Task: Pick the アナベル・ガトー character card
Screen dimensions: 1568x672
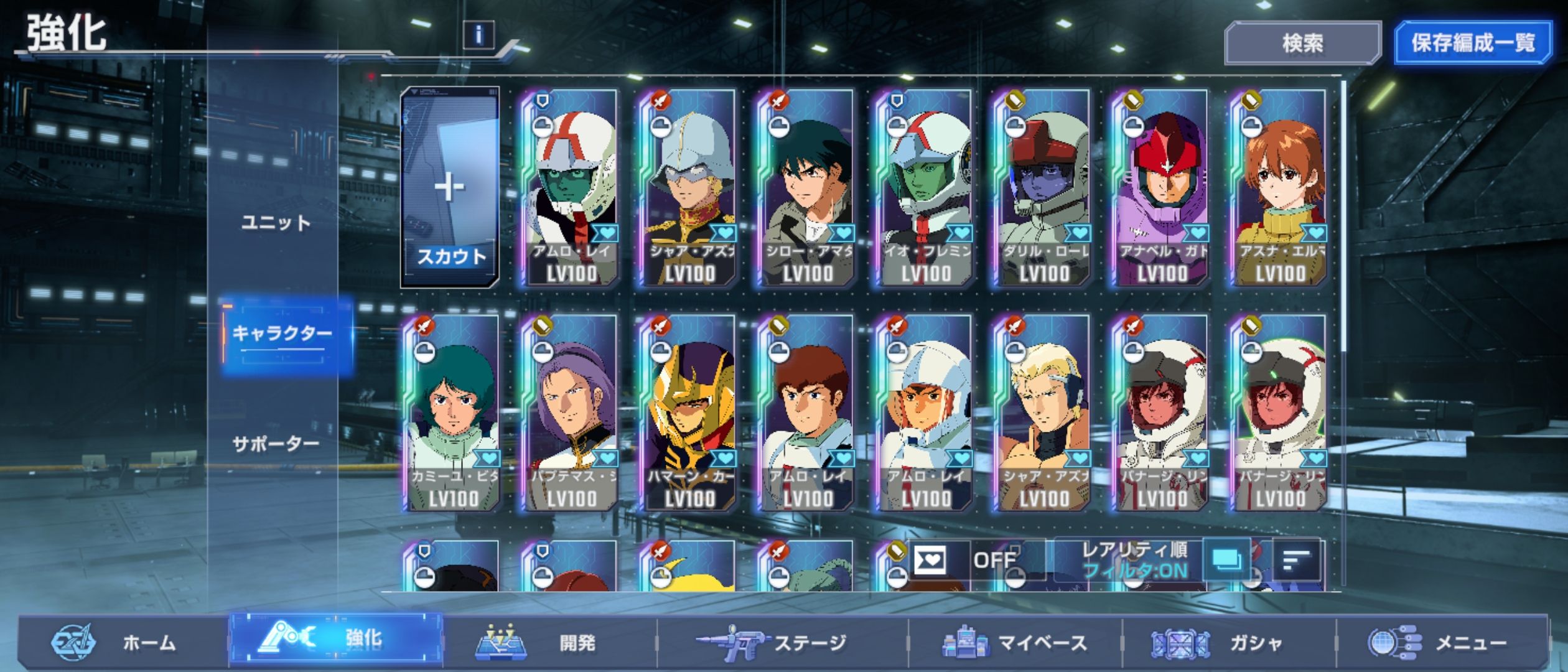Action: 1162,187
